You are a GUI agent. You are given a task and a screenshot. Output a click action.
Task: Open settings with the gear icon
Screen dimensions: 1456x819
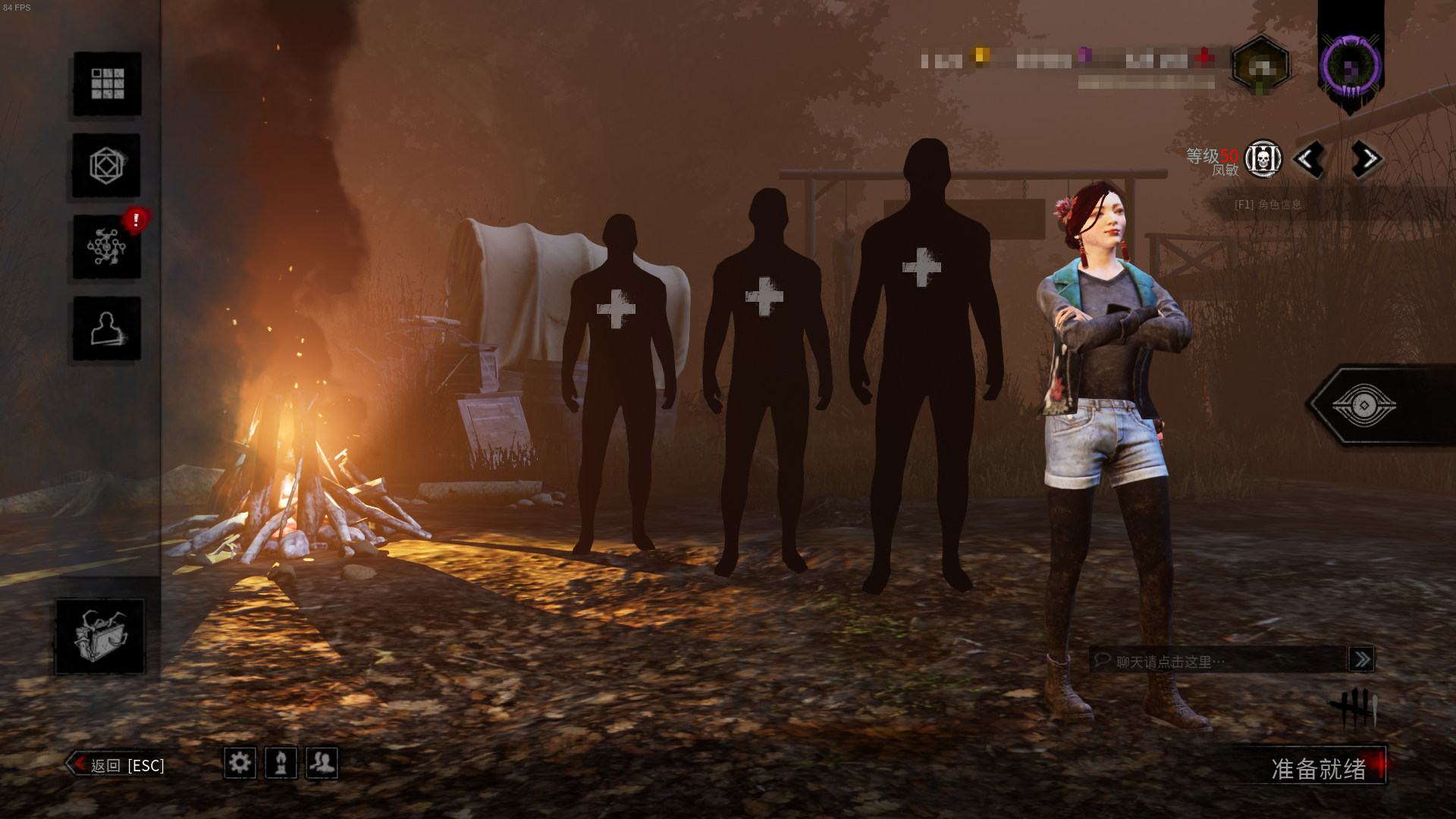coord(240,762)
